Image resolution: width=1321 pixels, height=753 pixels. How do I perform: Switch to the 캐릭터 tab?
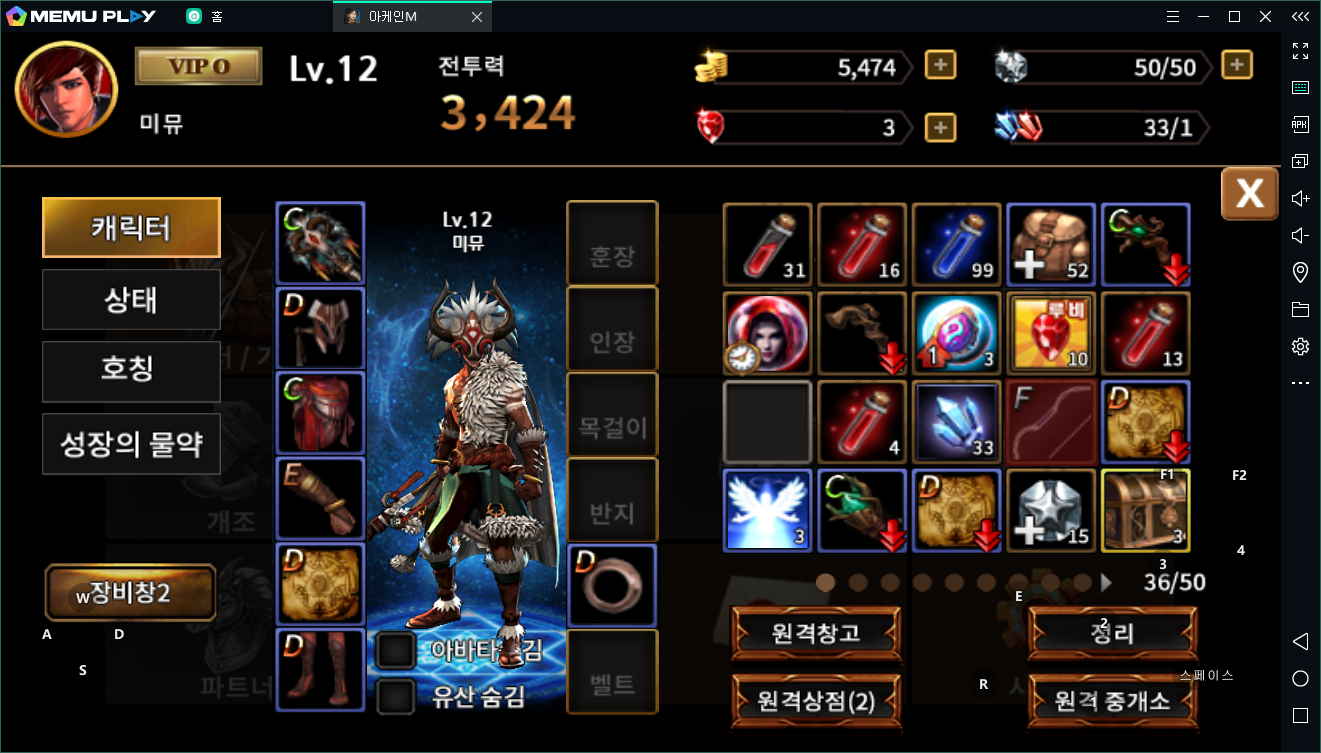click(131, 228)
